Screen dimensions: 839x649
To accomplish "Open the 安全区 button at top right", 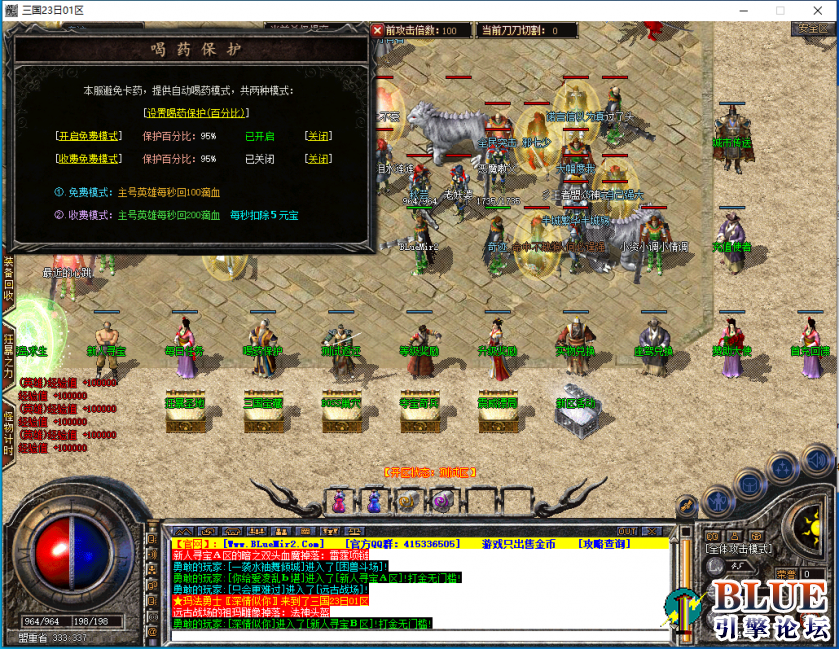I will (x=810, y=29).
